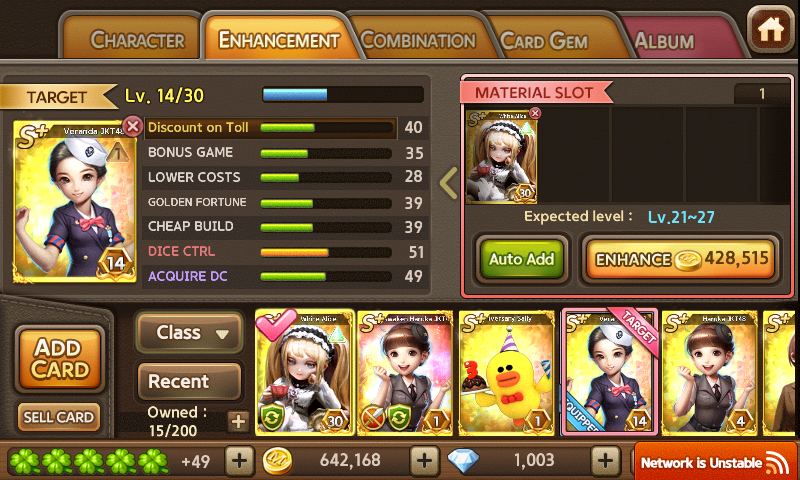The width and height of the screenshot is (800, 480).
Task: Click the Auto Add button
Action: [521, 259]
